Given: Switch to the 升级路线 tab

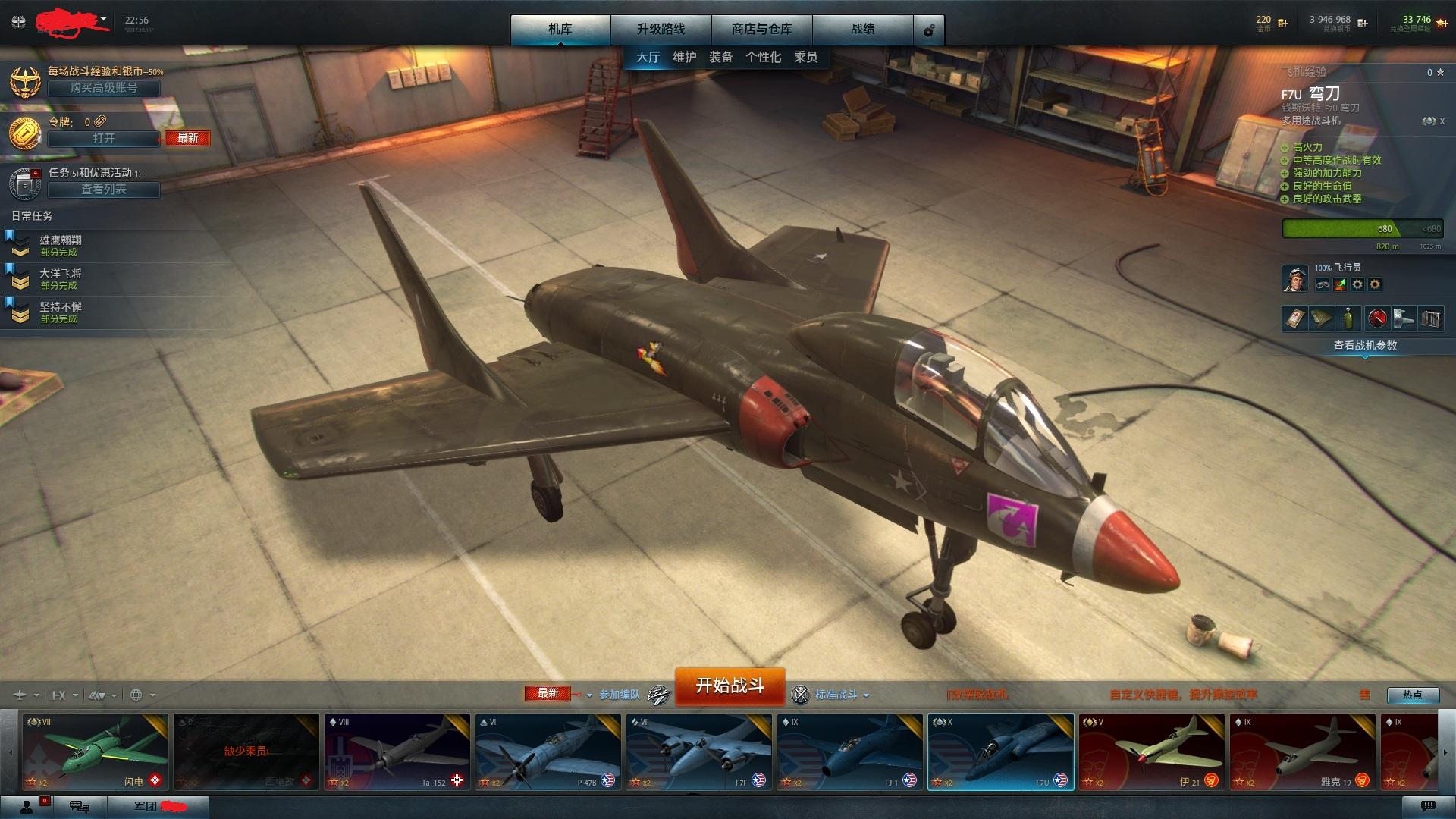Looking at the screenshot, I should click(x=661, y=30).
